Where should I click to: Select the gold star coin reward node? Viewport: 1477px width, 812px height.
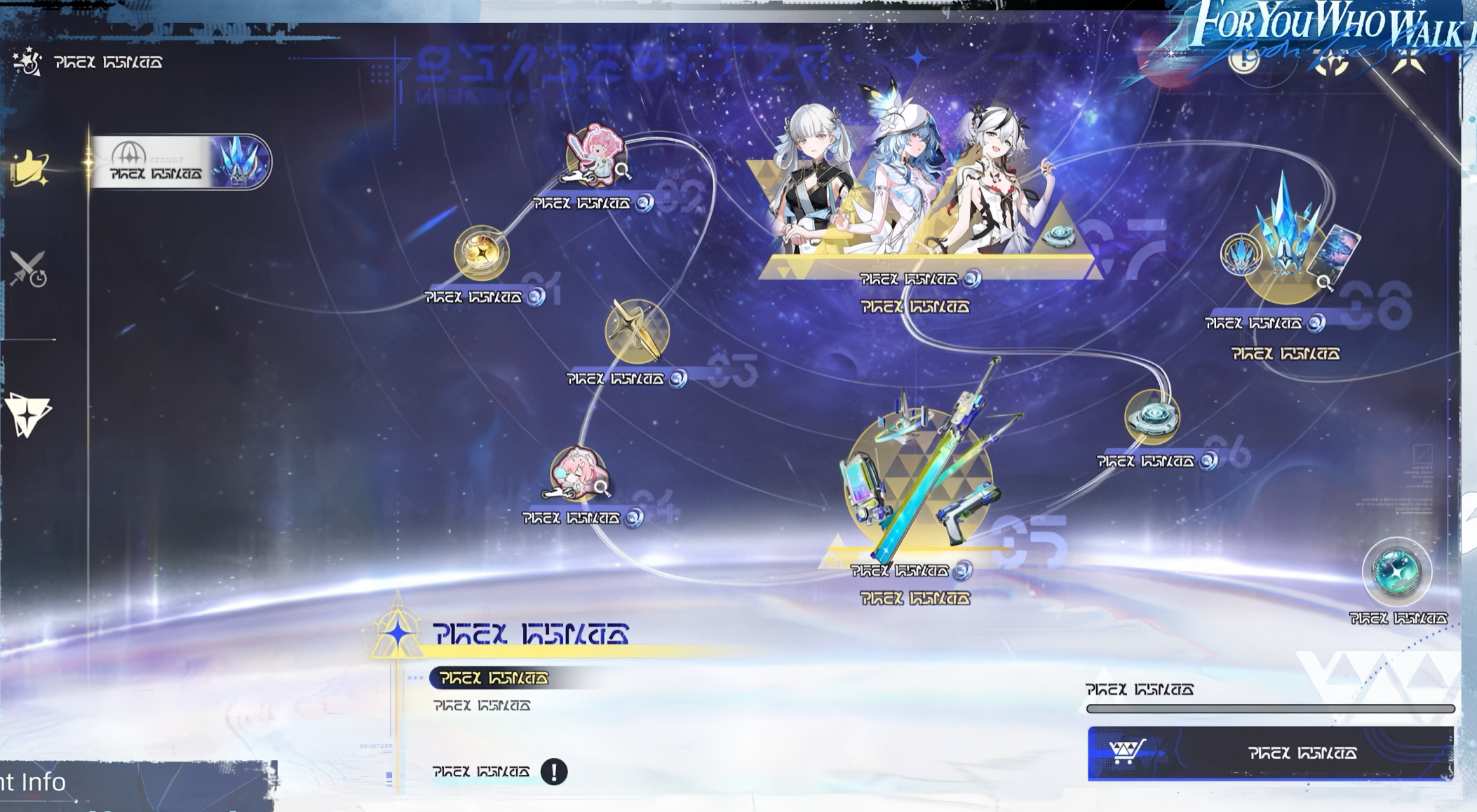[481, 252]
